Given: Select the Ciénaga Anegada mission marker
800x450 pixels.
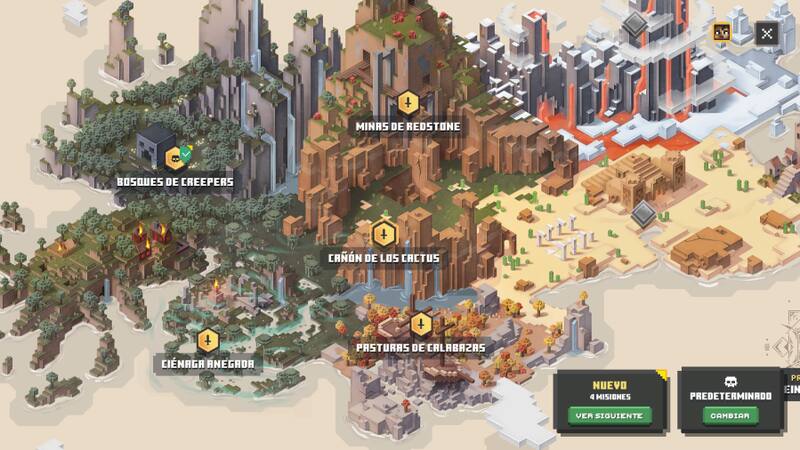Looking at the screenshot, I should tap(207, 340).
